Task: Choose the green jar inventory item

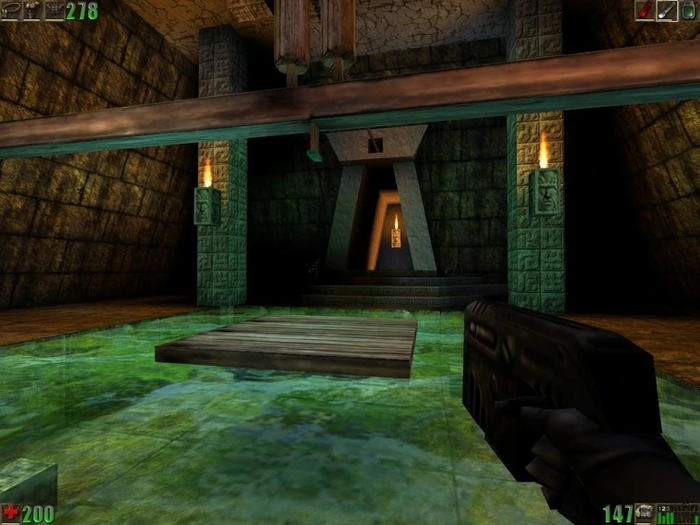Action: 690,10
